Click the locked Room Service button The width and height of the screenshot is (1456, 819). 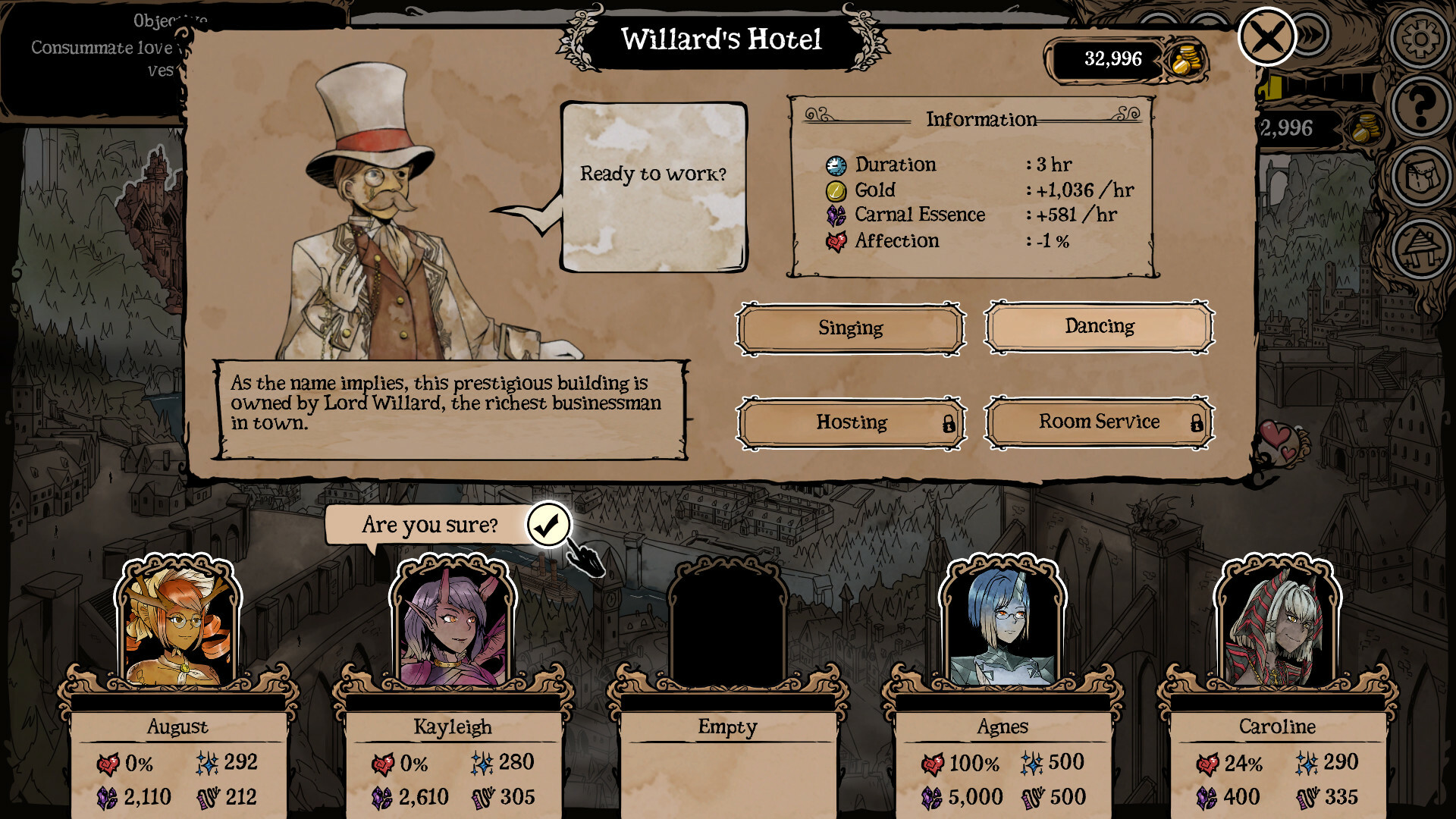pos(1098,422)
